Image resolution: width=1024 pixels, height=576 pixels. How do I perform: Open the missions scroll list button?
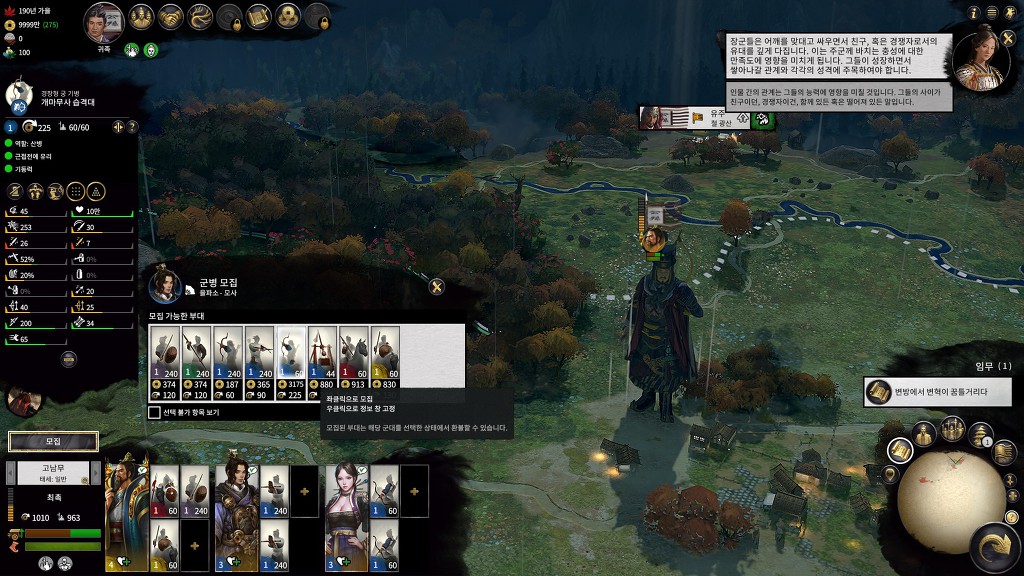pyautogui.click(x=900, y=451)
